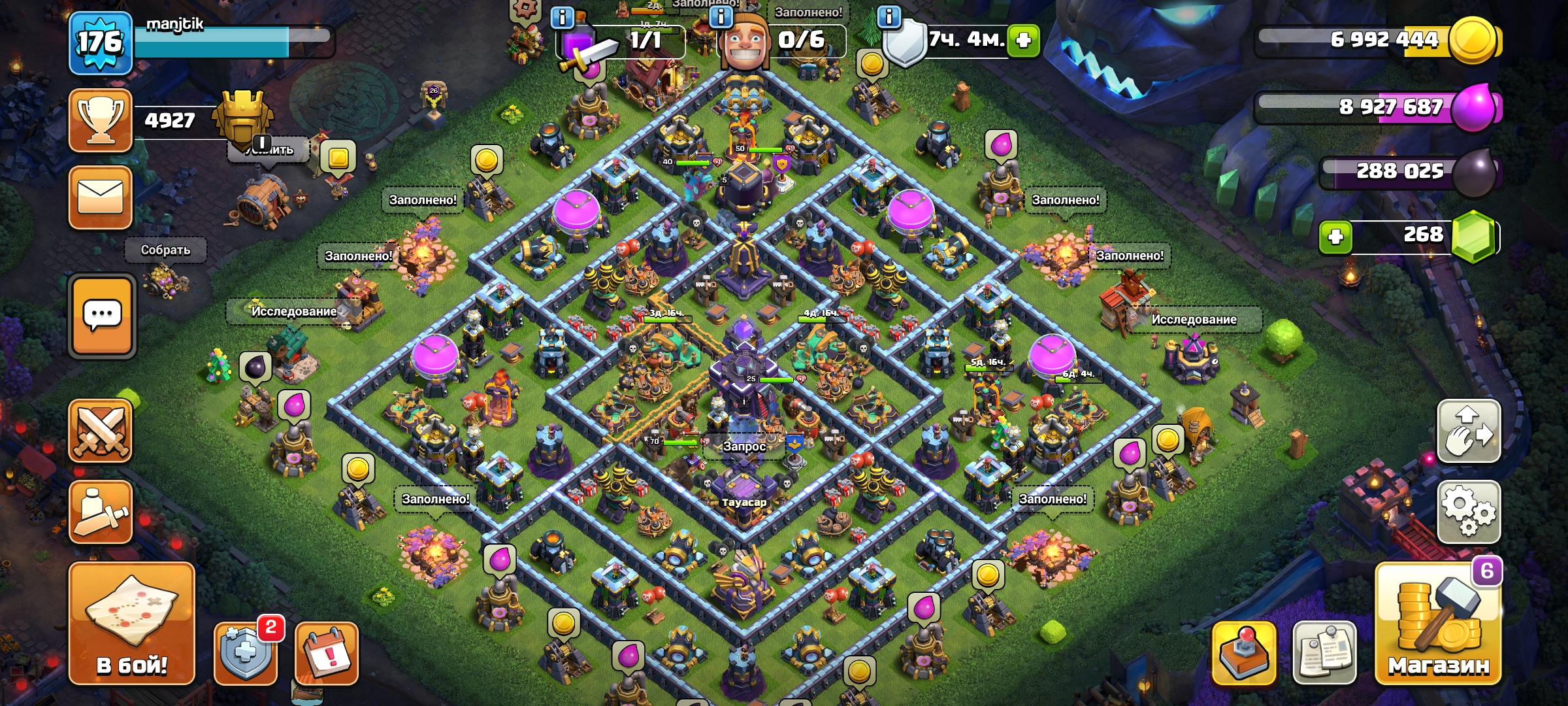Viewport: 1568px width, 706px height.
Task: Open the shield with red badge 2
Action: [246, 652]
